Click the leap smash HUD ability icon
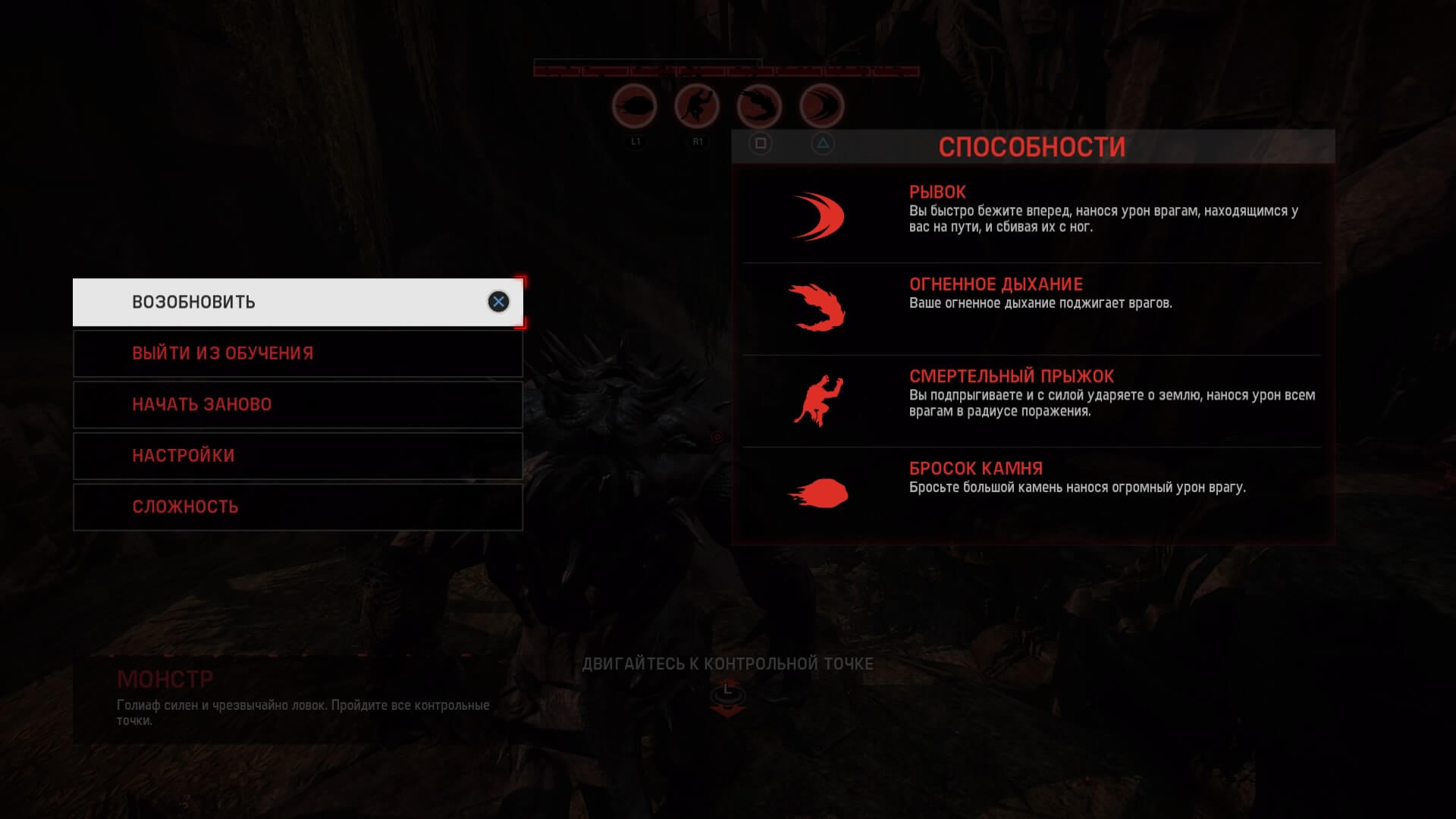This screenshot has width=1456, height=819. pos(697,106)
